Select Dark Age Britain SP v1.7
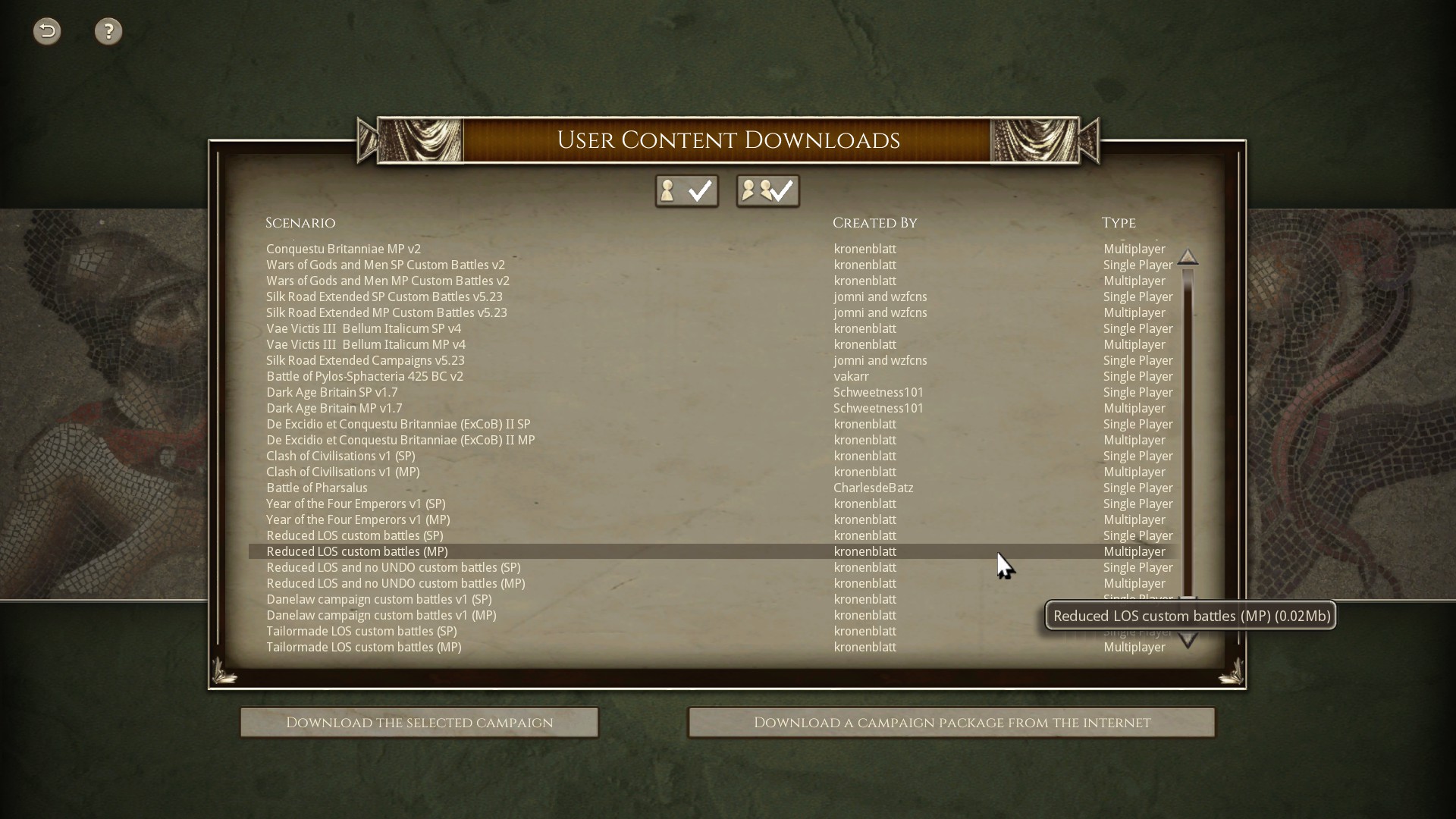The height and width of the screenshot is (819, 1456). click(331, 392)
